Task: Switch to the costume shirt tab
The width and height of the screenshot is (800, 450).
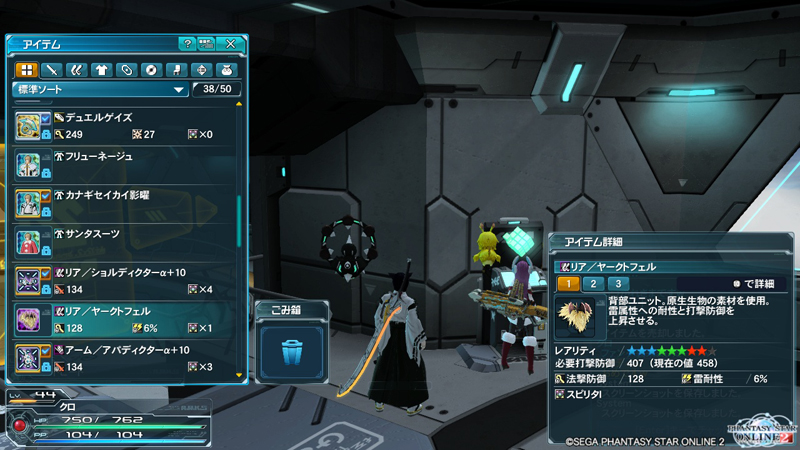Action: click(101, 70)
